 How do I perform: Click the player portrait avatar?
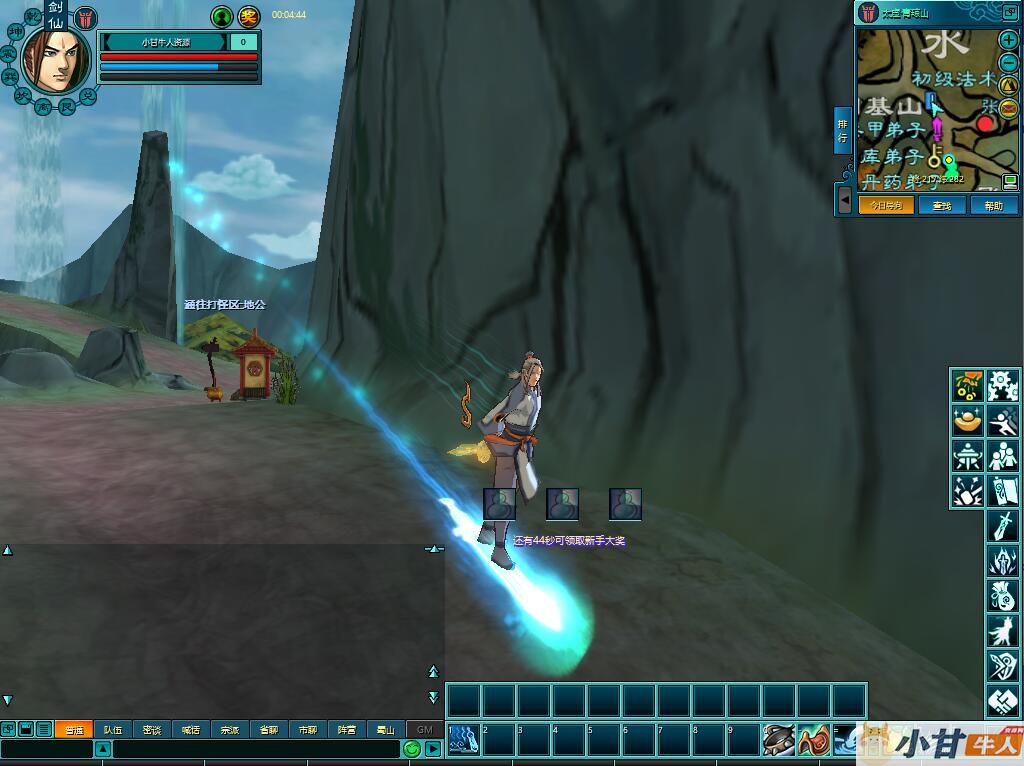tap(50, 60)
